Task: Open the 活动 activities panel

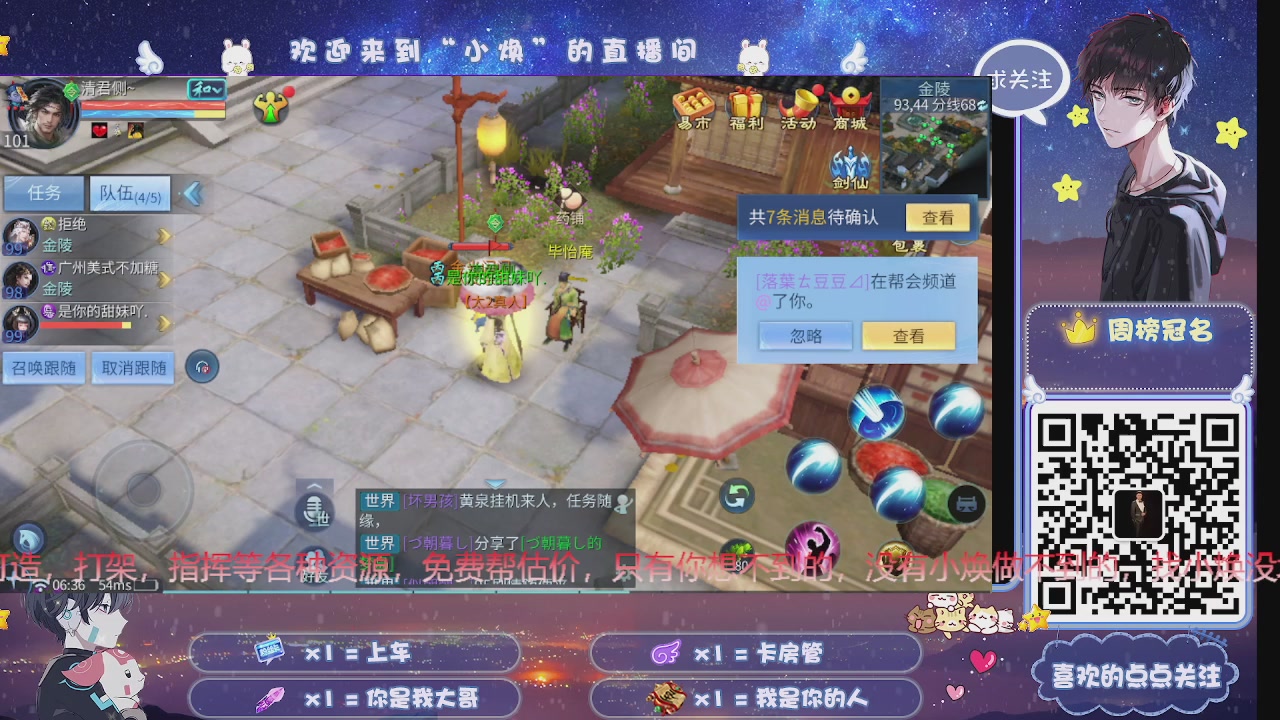Action: pos(802,107)
